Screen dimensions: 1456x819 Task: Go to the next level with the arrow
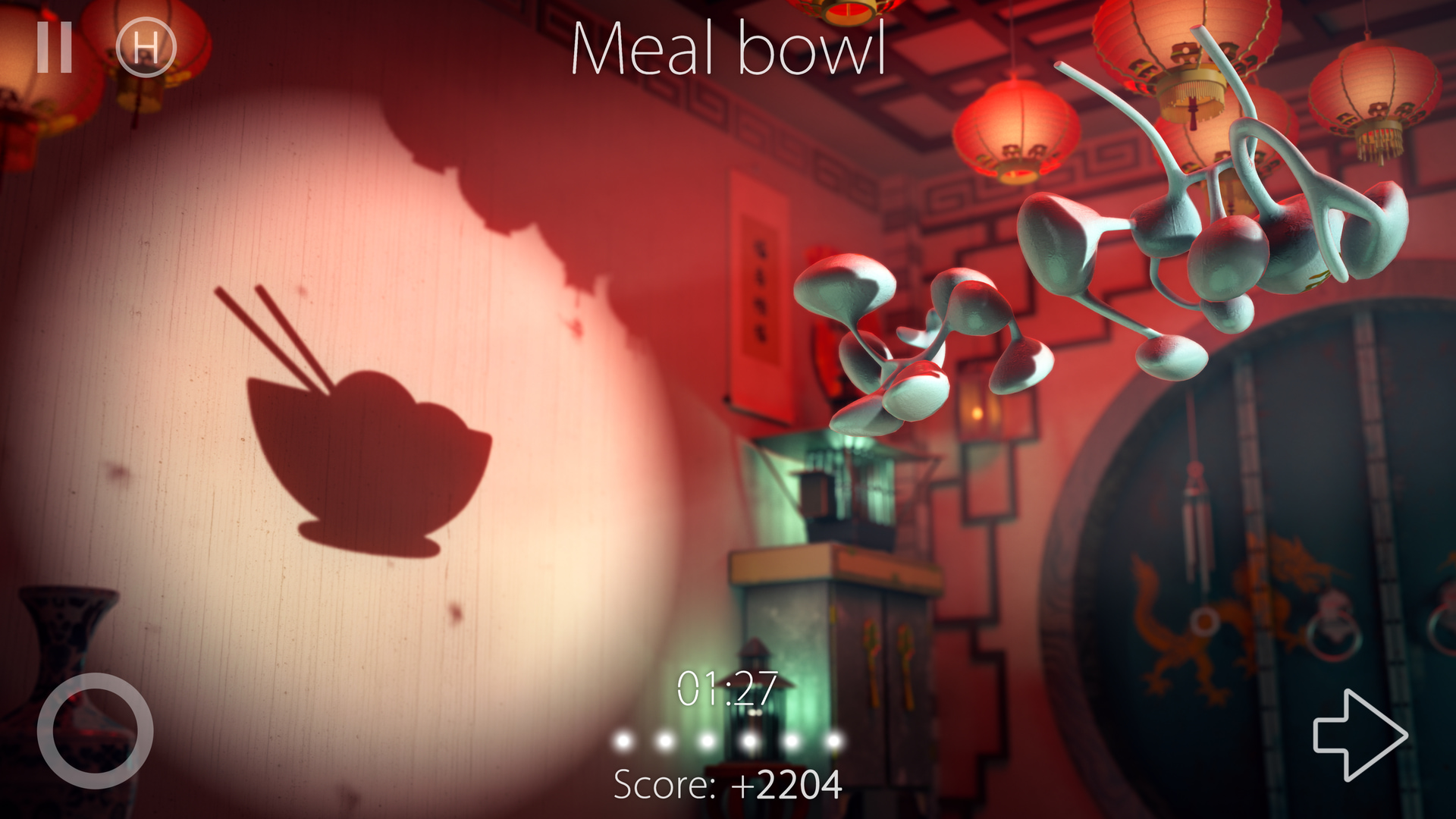(x=1359, y=734)
